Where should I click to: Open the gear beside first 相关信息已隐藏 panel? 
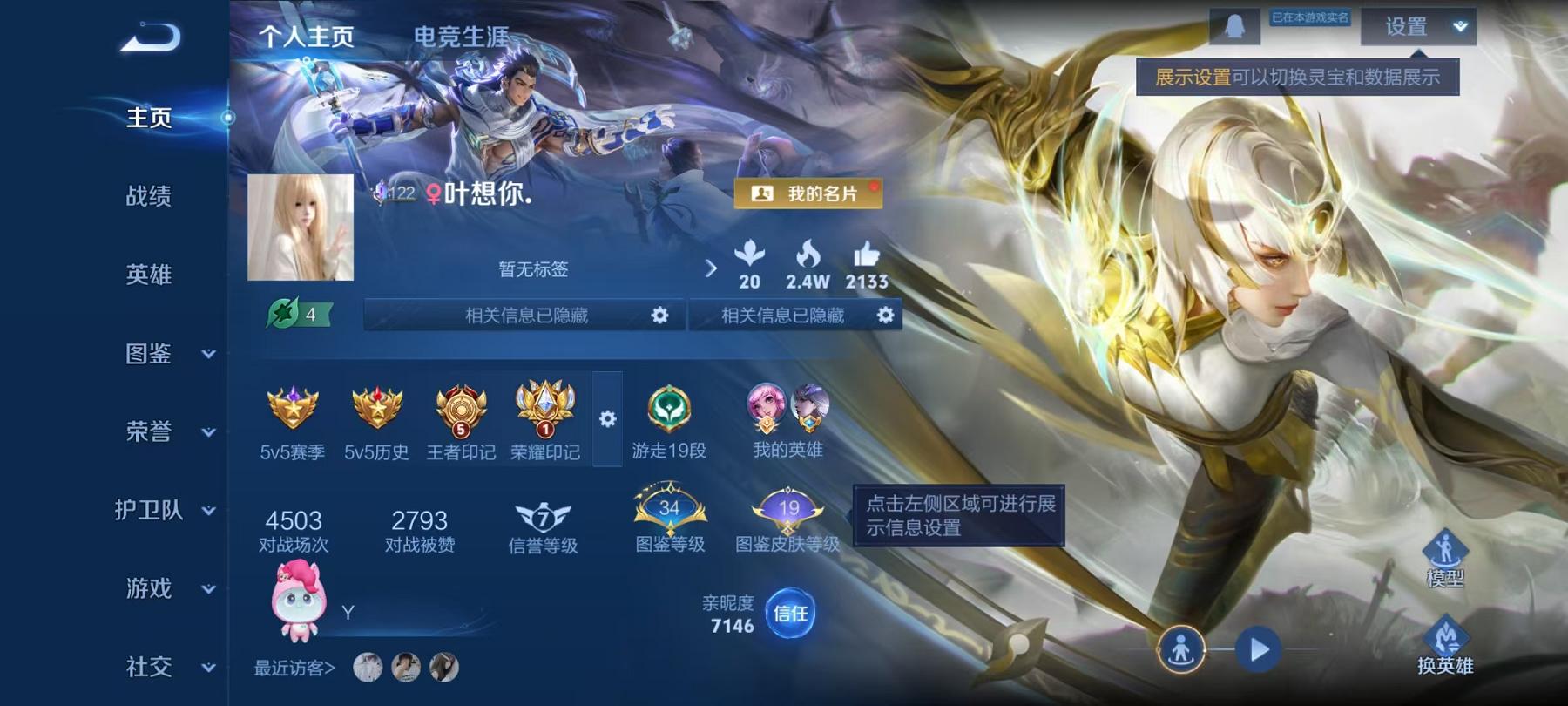(659, 316)
